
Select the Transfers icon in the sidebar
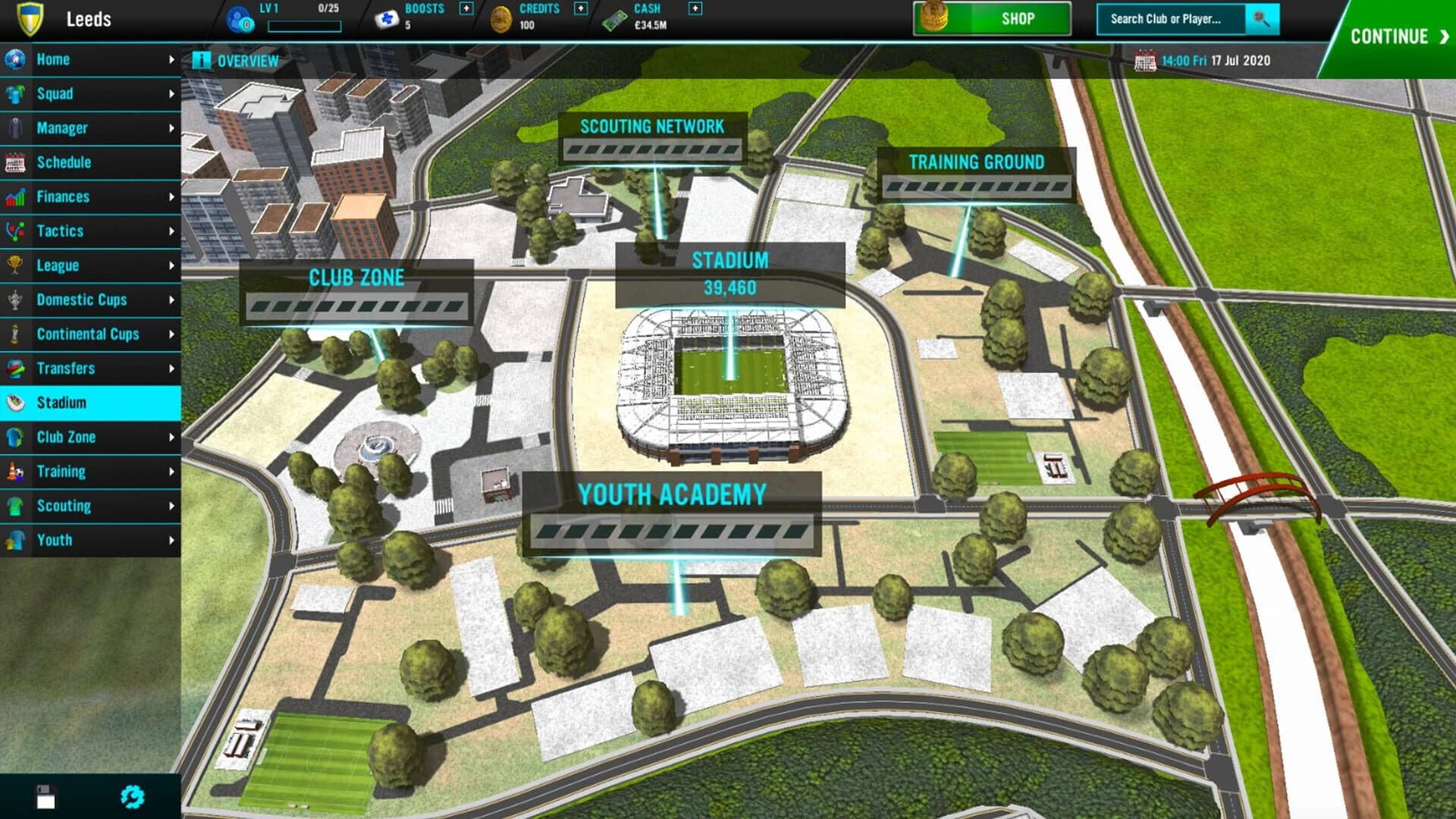[14, 369]
